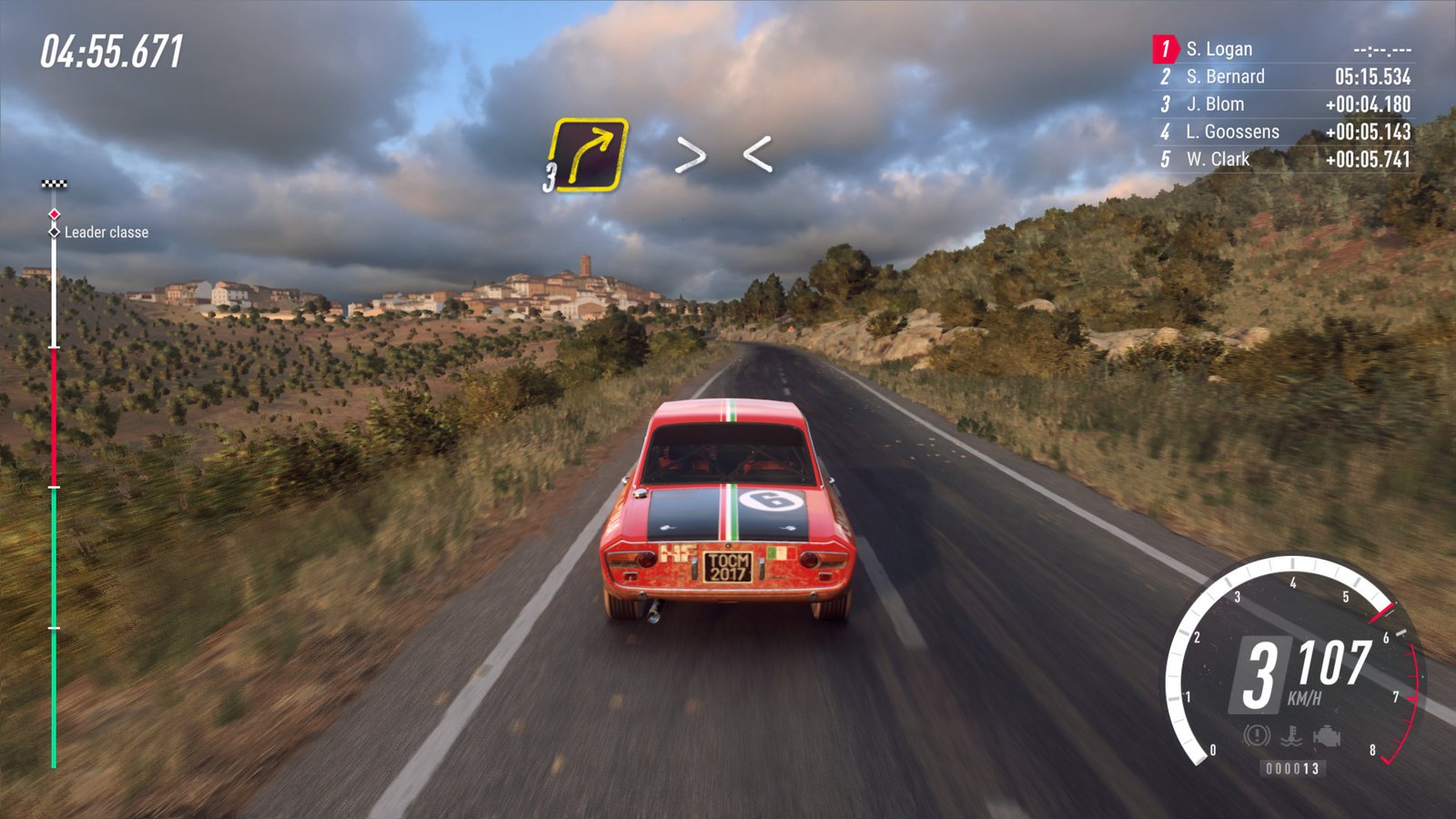The width and height of the screenshot is (1456, 819).
Task: Select S. Logan row in the leaderboard
Action: point(1283,49)
